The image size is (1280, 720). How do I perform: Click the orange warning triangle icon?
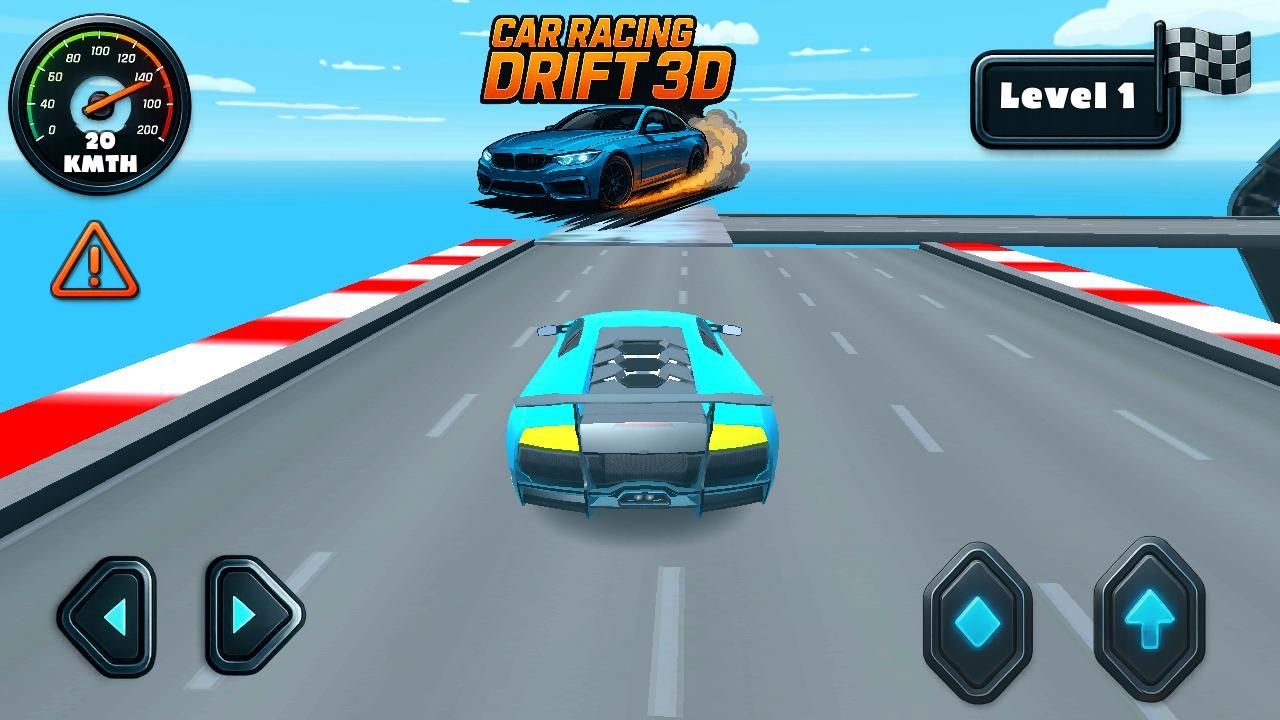point(95,264)
